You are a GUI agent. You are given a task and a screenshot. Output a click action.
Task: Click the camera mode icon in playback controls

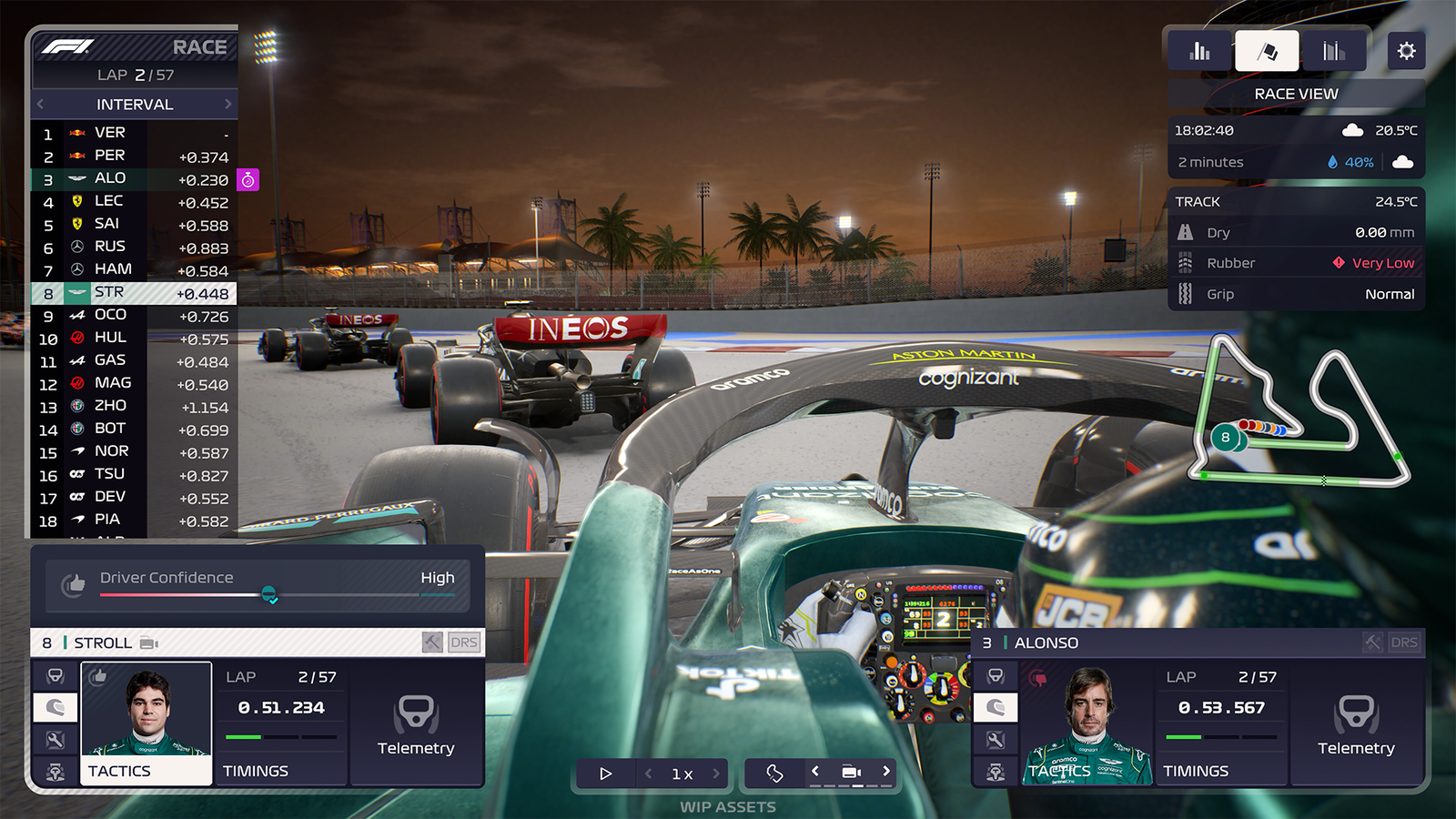pyautogui.click(x=851, y=771)
